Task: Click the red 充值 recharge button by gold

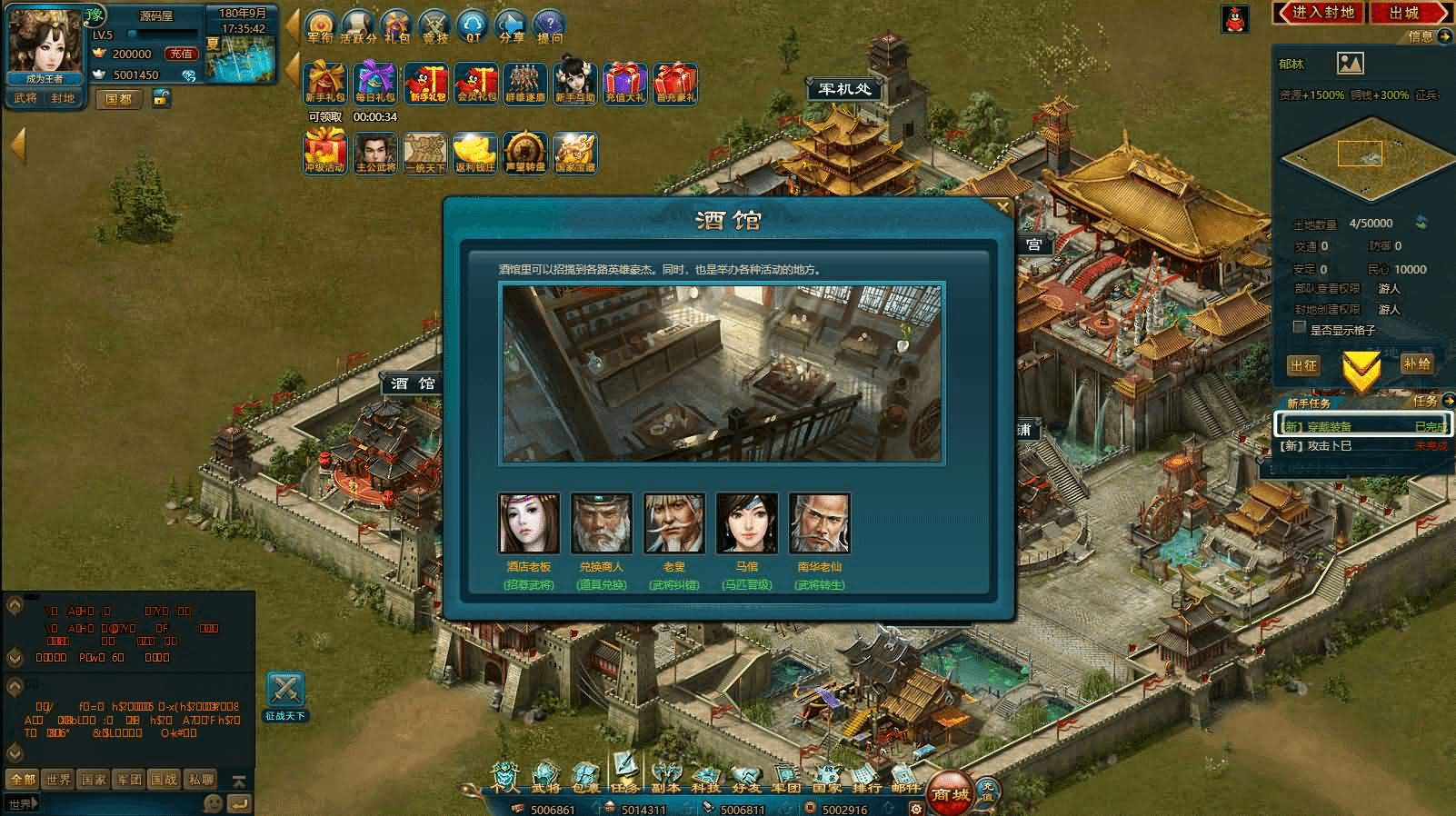Action: pyautogui.click(x=181, y=54)
